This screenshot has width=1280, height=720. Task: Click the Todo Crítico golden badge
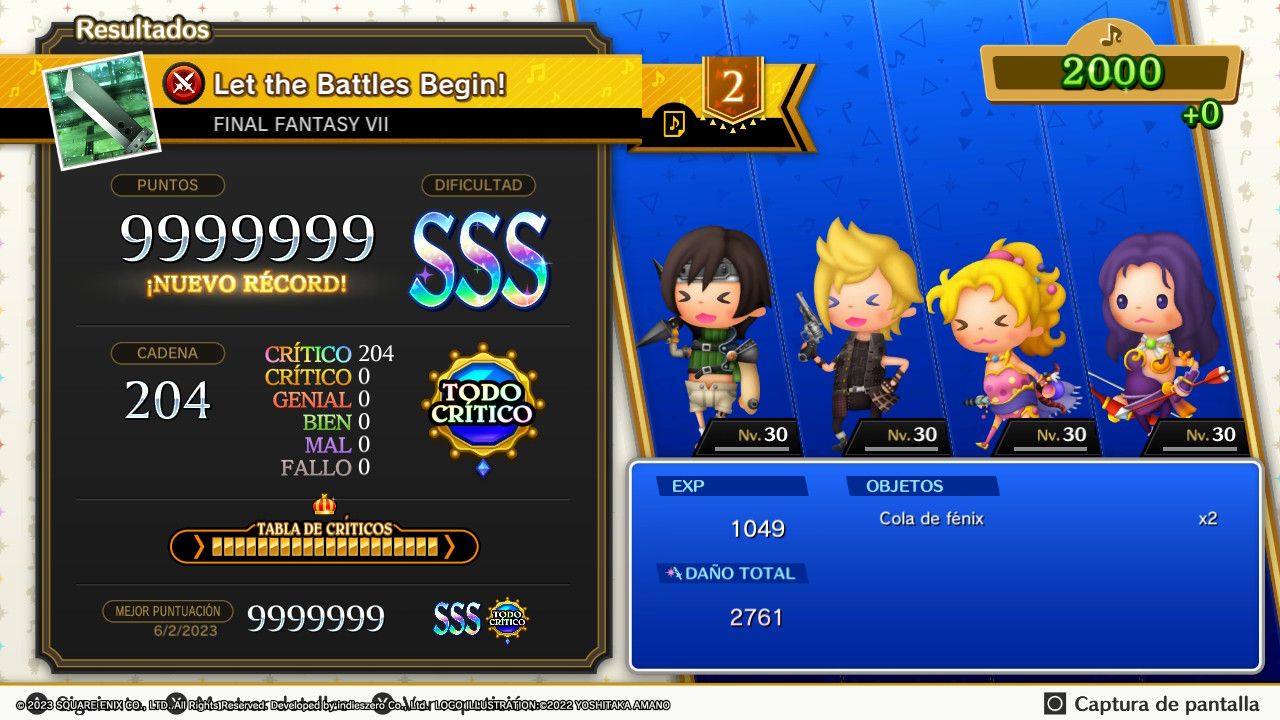pos(480,397)
